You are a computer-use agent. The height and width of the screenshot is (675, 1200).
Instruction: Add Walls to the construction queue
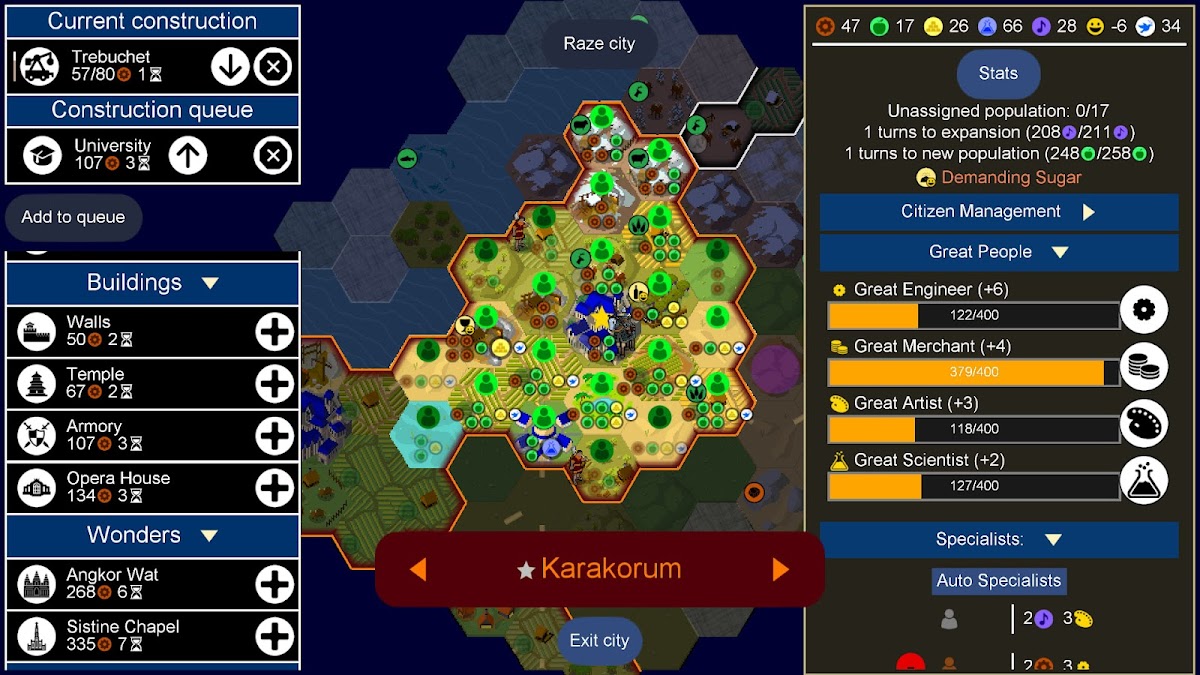pos(274,332)
